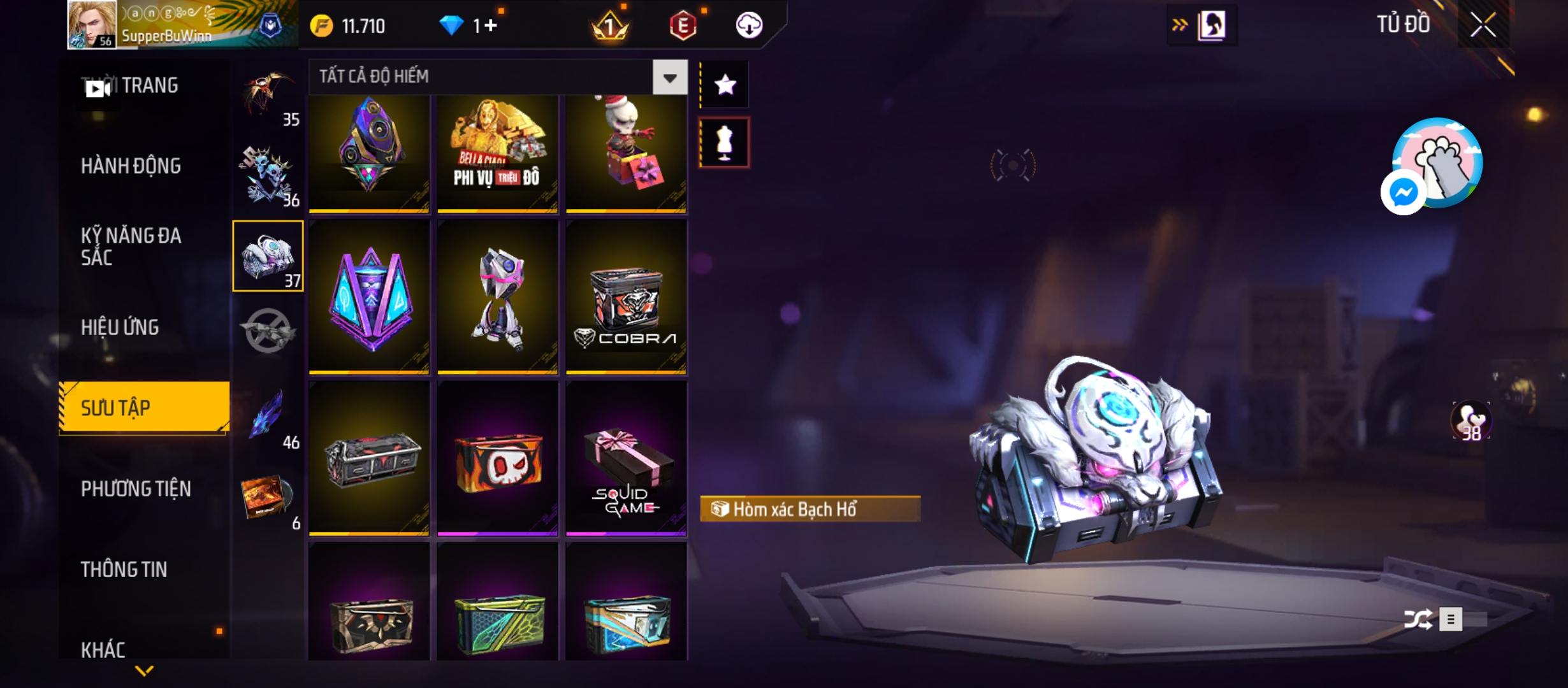Switch to the Thông Tin tab
The image size is (1568, 688).
tap(124, 570)
